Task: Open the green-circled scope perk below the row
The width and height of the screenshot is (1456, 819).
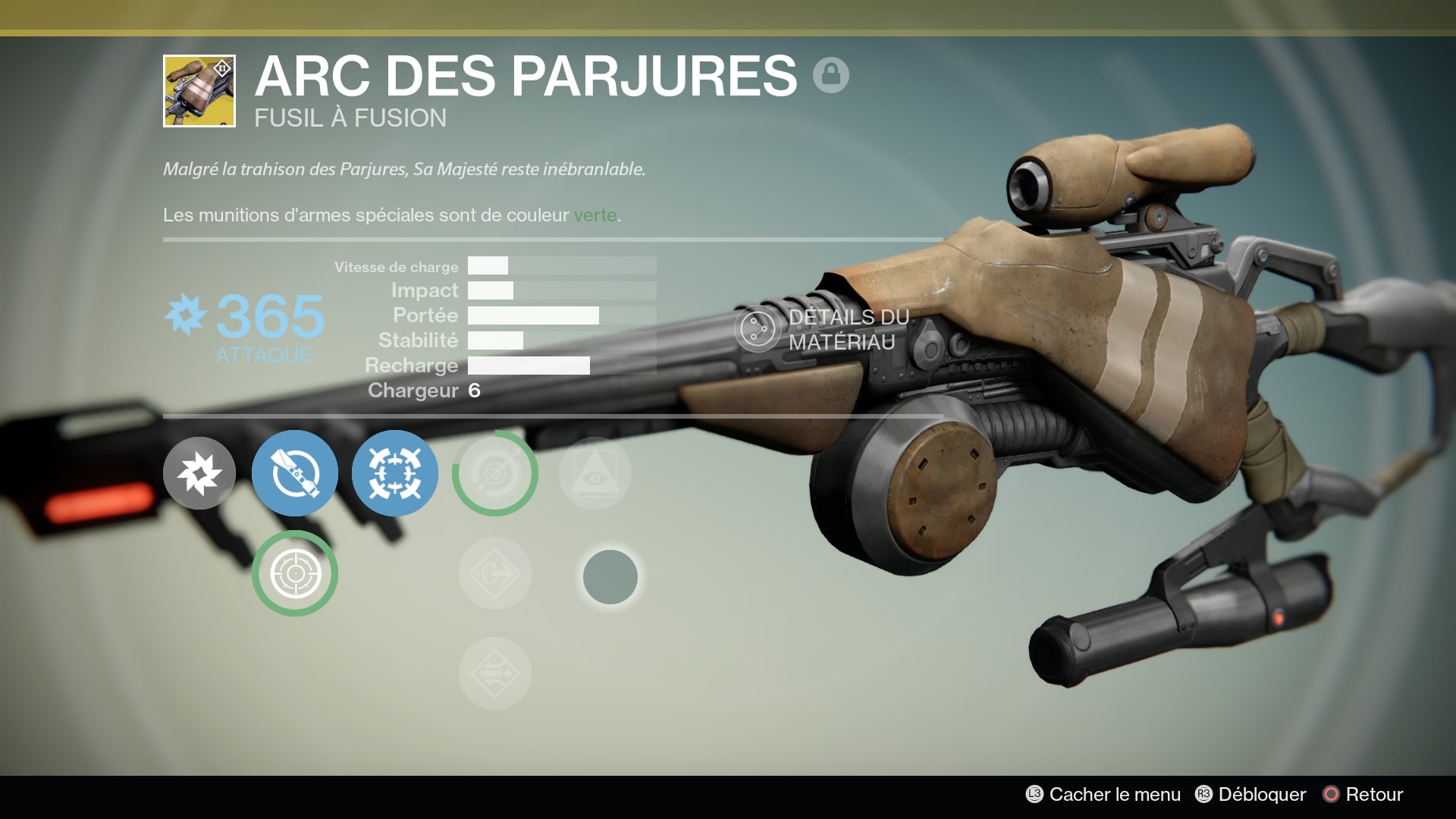Action: [295, 573]
